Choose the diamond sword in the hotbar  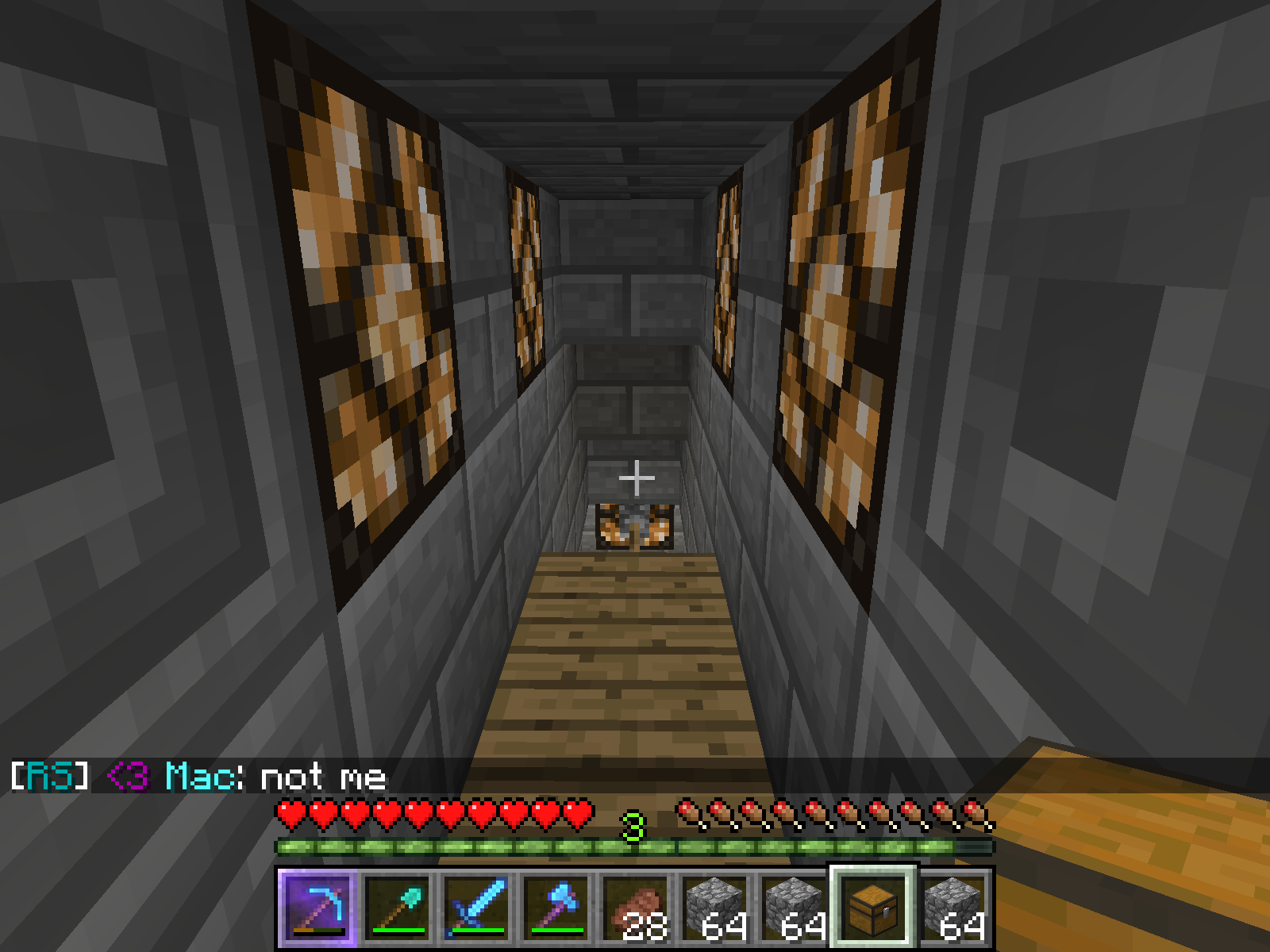[x=476, y=907]
